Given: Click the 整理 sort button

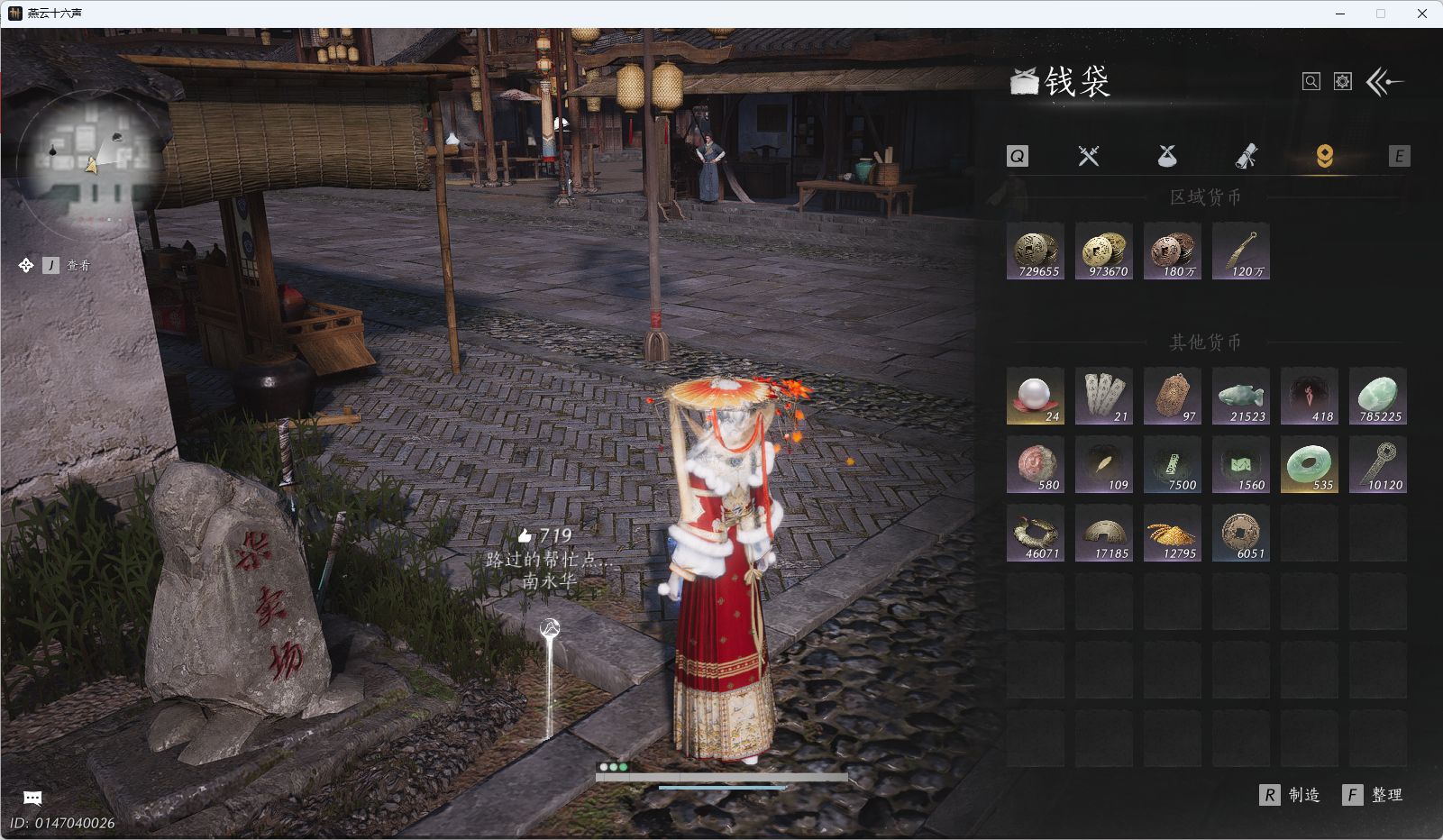Looking at the screenshot, I should coord(1374,795).
